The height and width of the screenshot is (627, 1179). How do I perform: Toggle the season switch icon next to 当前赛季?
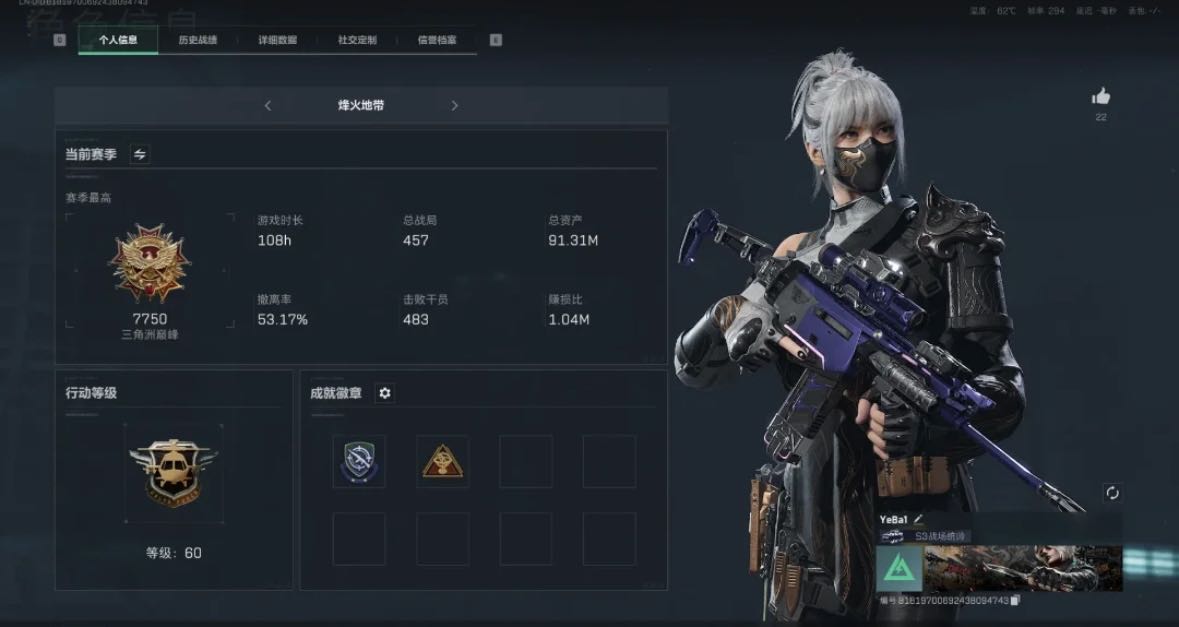[x=140, y=154]
